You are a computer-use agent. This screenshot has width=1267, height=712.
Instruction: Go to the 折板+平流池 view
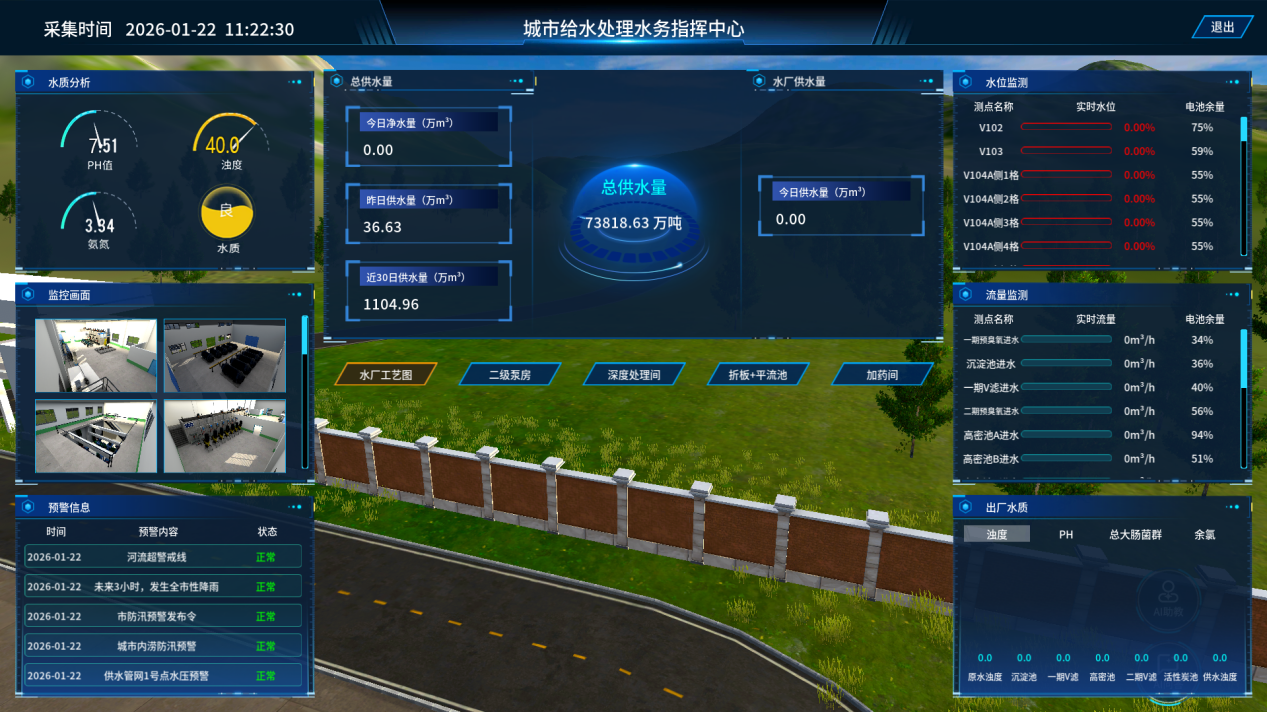coord(758,375)
